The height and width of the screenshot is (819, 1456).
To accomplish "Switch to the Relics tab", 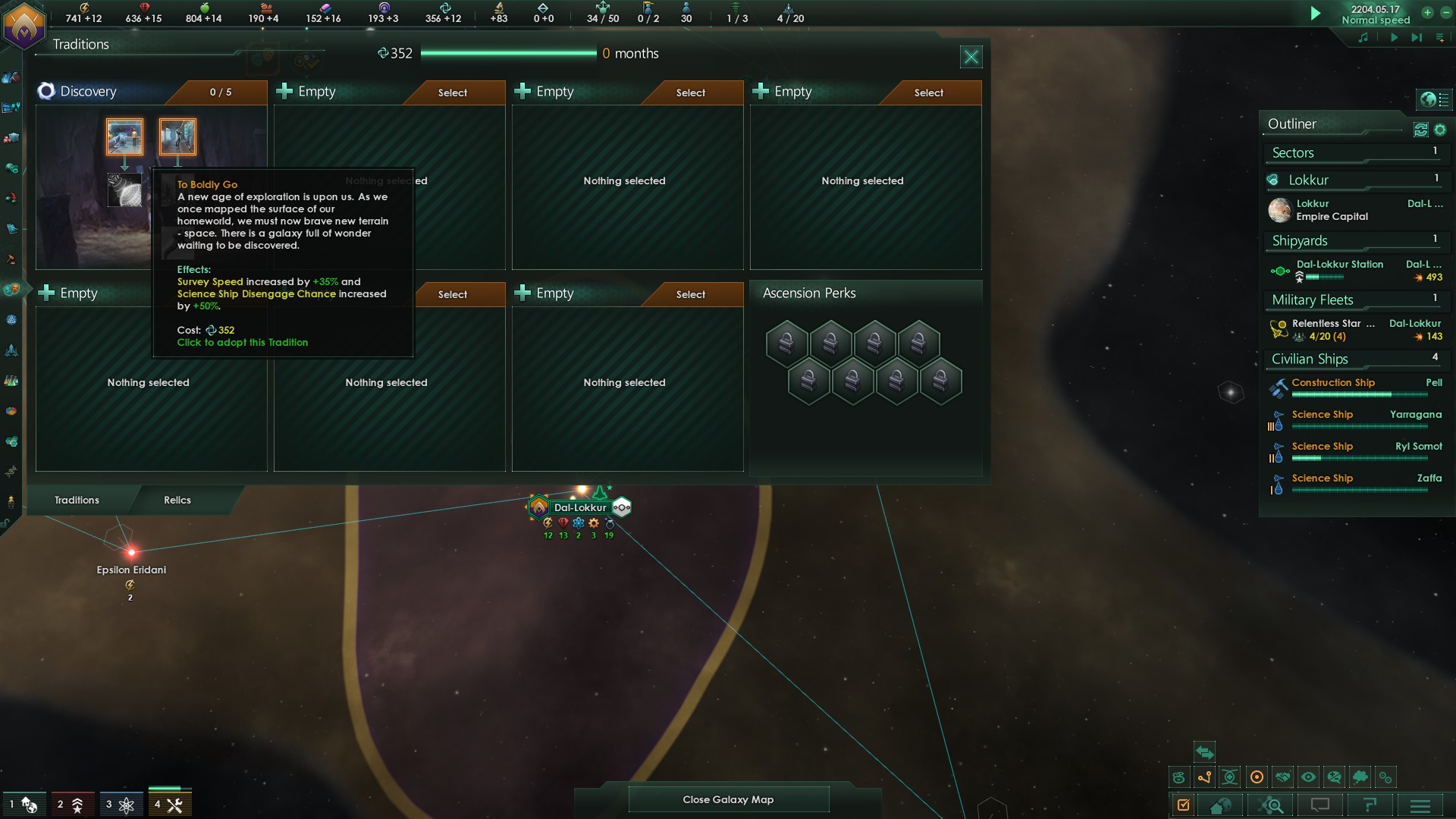I will pyautogui.click(x=177, y=500).
